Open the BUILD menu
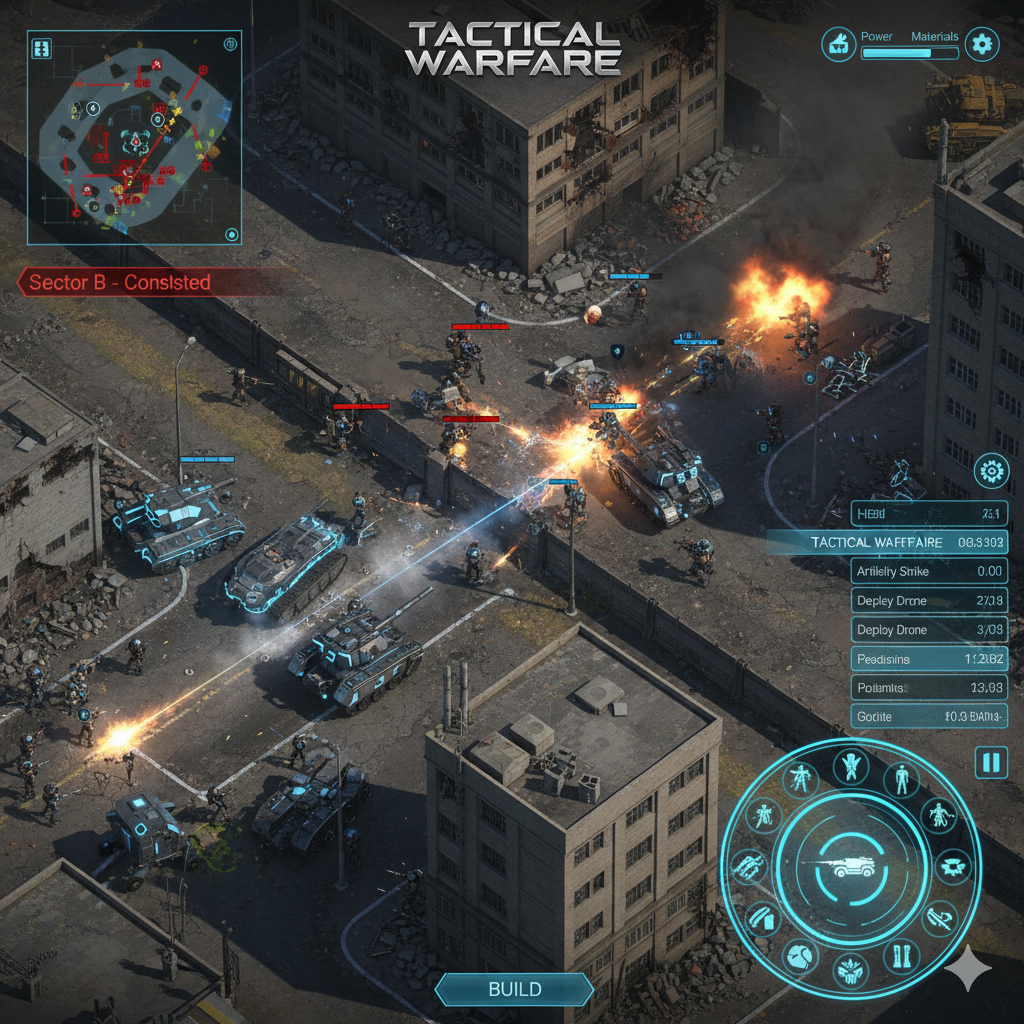1024x1024 pixels. tap(514, 990)
